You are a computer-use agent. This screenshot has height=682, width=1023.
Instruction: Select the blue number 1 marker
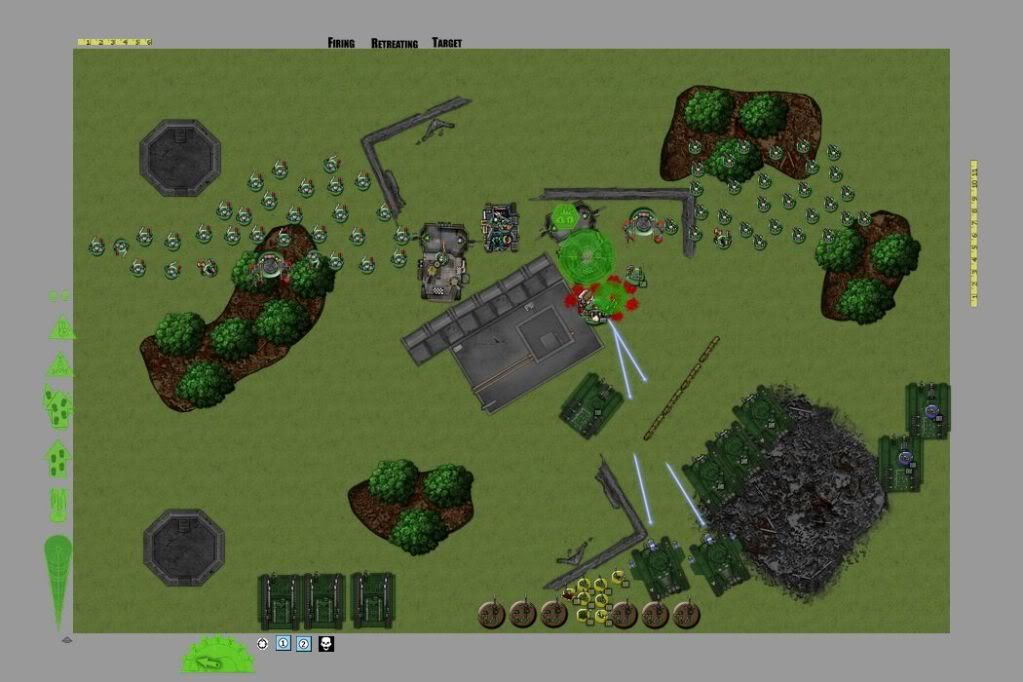[283, 644]
